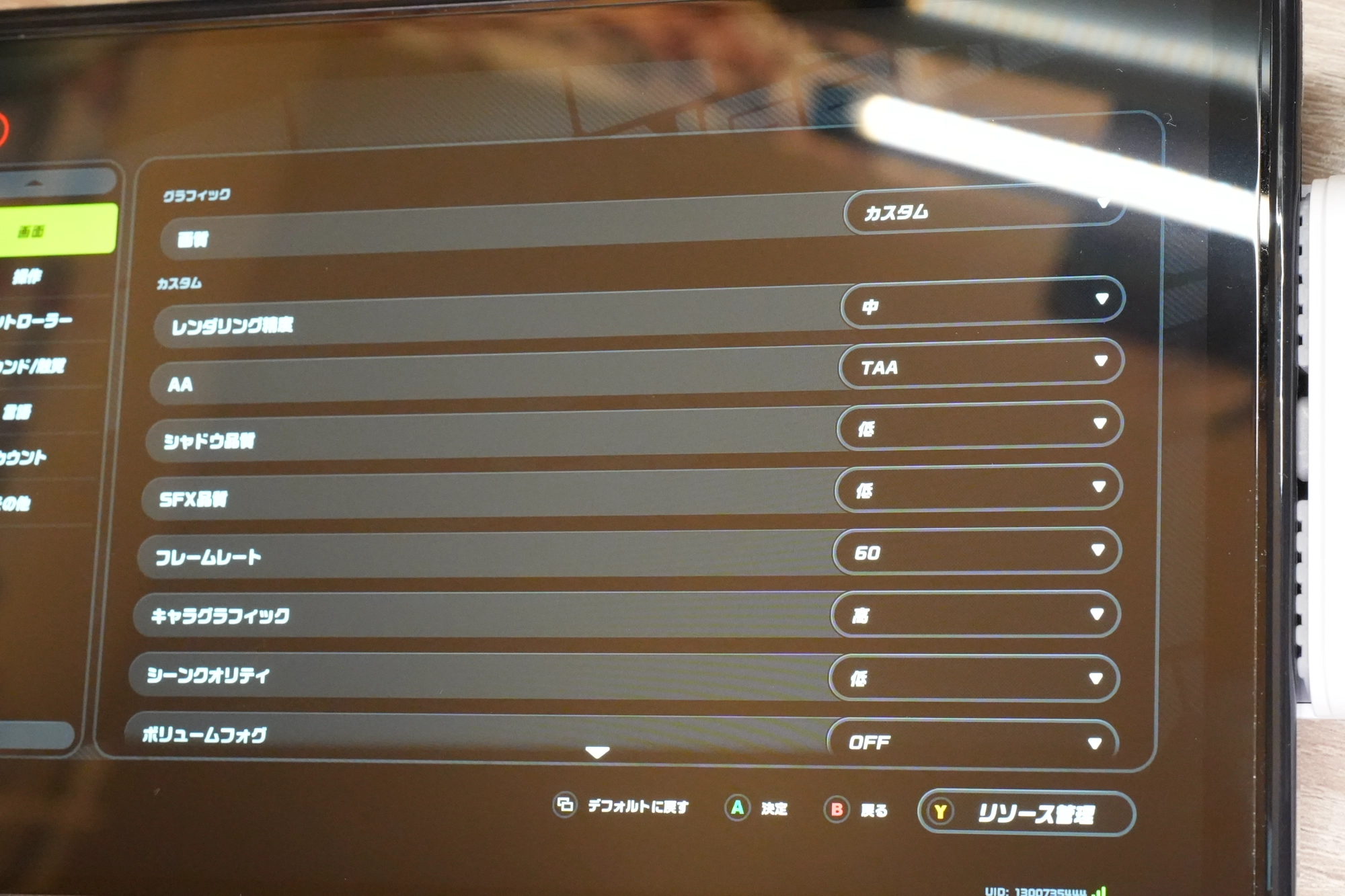Change the レンダリング精度 dropdown

pos(982,304)
